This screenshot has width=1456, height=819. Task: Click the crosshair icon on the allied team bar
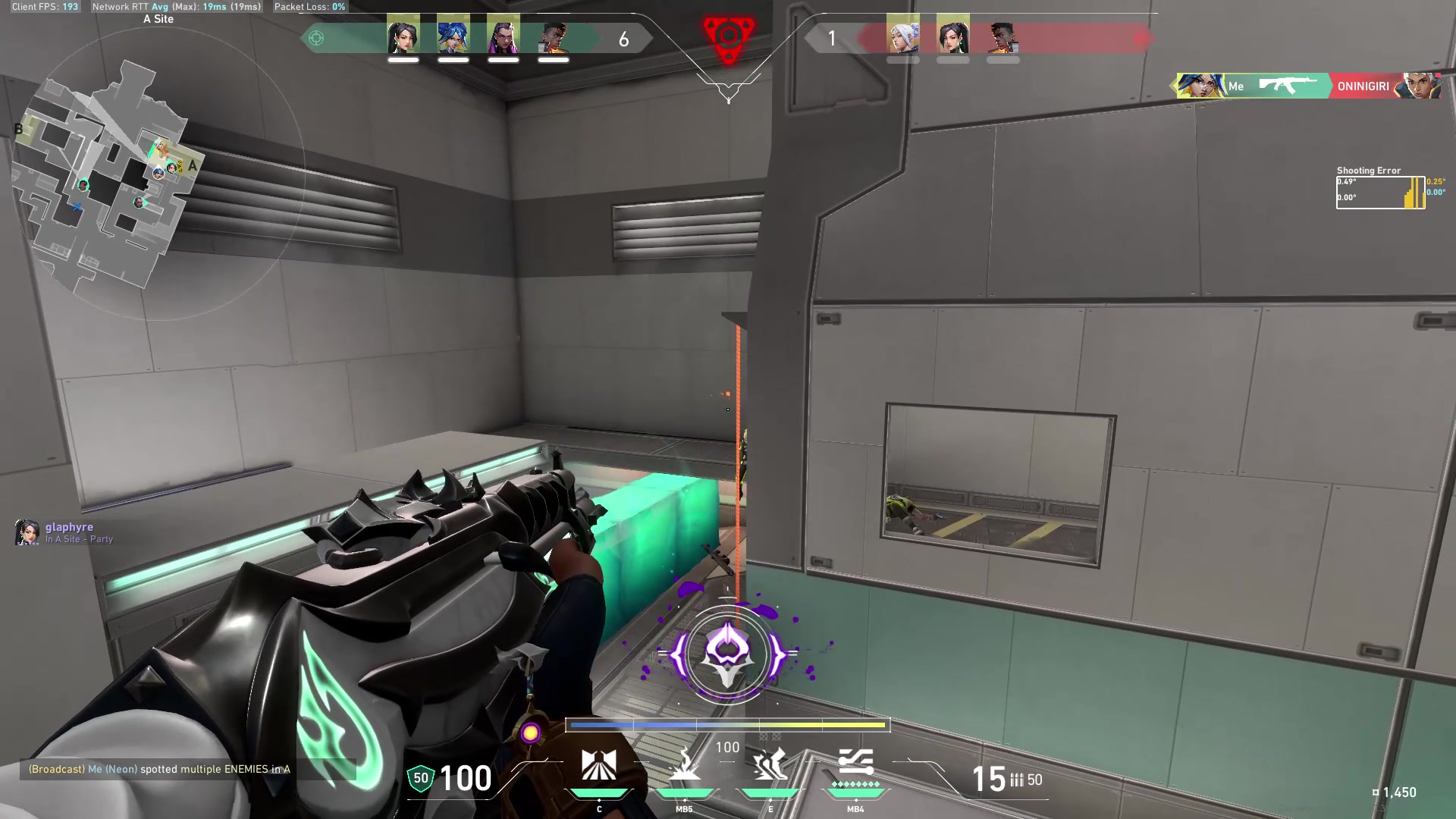(316, 38)
